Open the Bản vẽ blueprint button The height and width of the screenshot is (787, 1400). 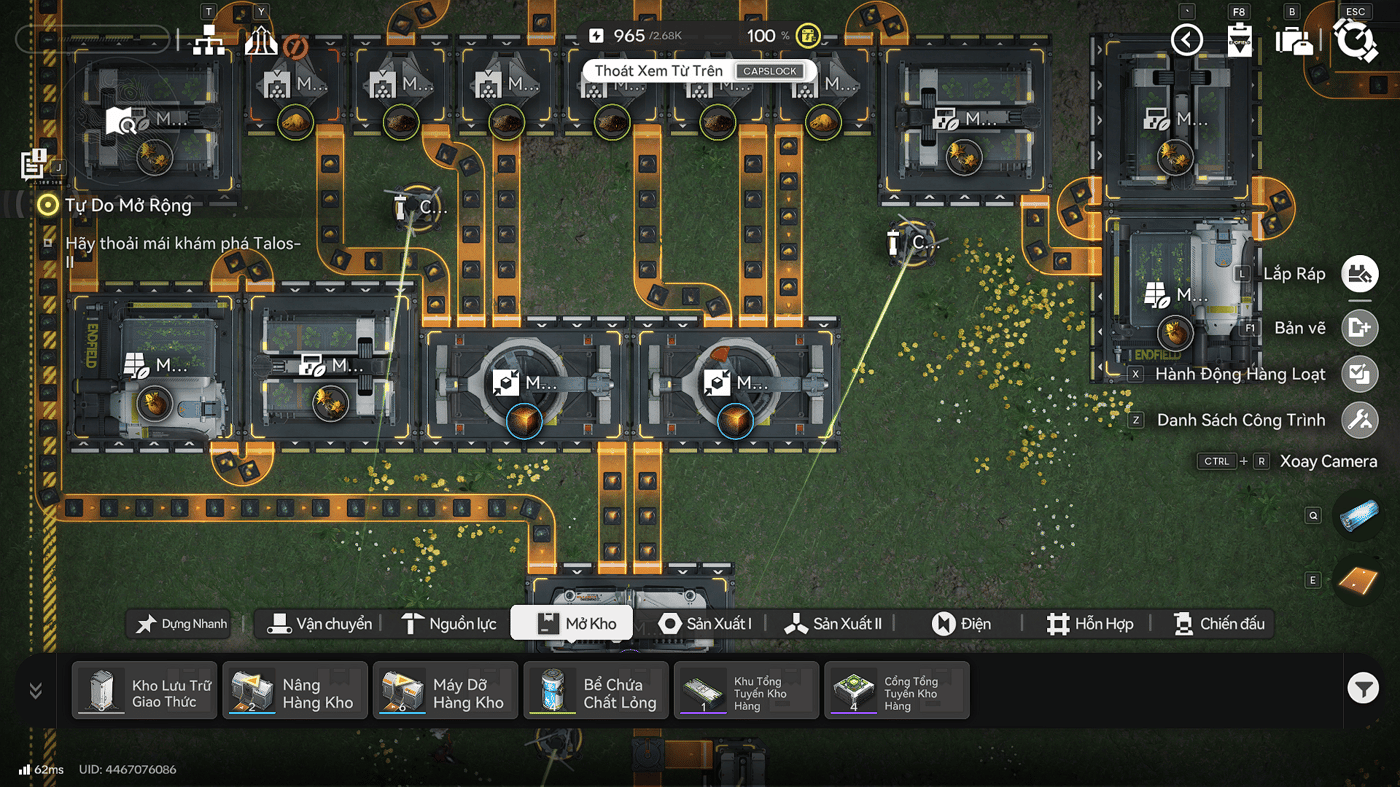tap(1359, 328)
